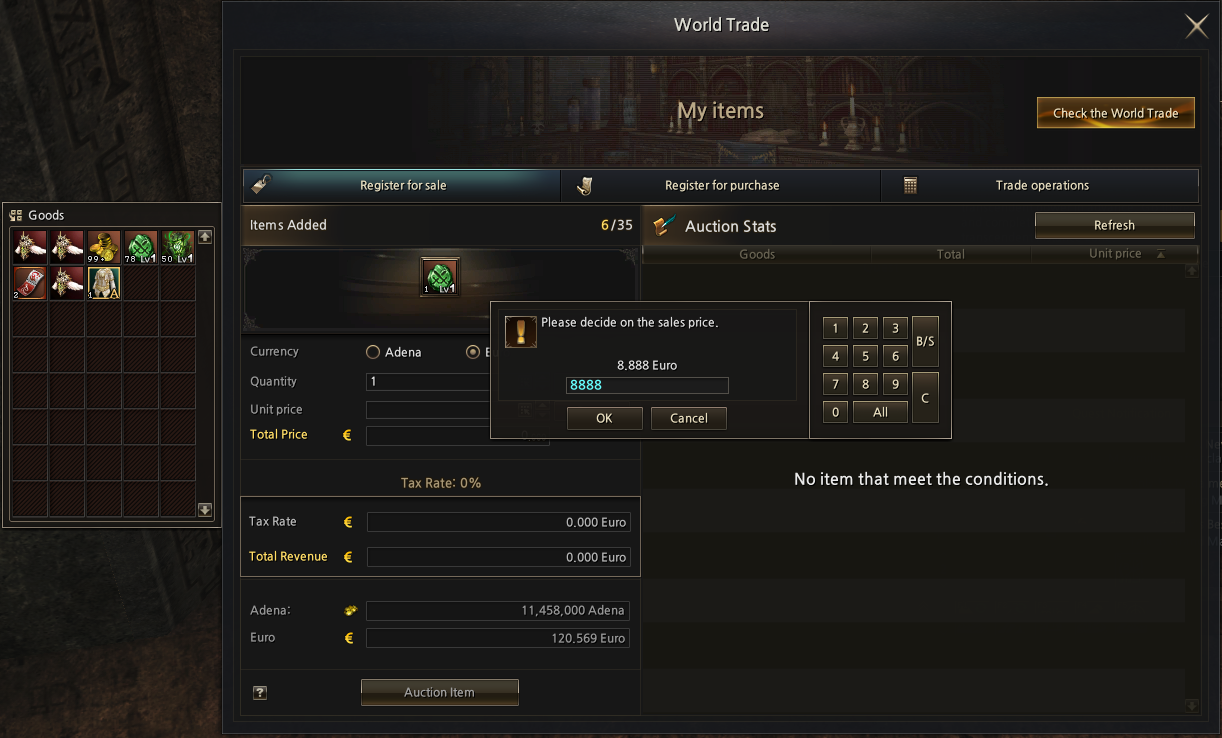Open the question mark help button
The width and height of the screenshot is (1222, 738).
point(260,692)
